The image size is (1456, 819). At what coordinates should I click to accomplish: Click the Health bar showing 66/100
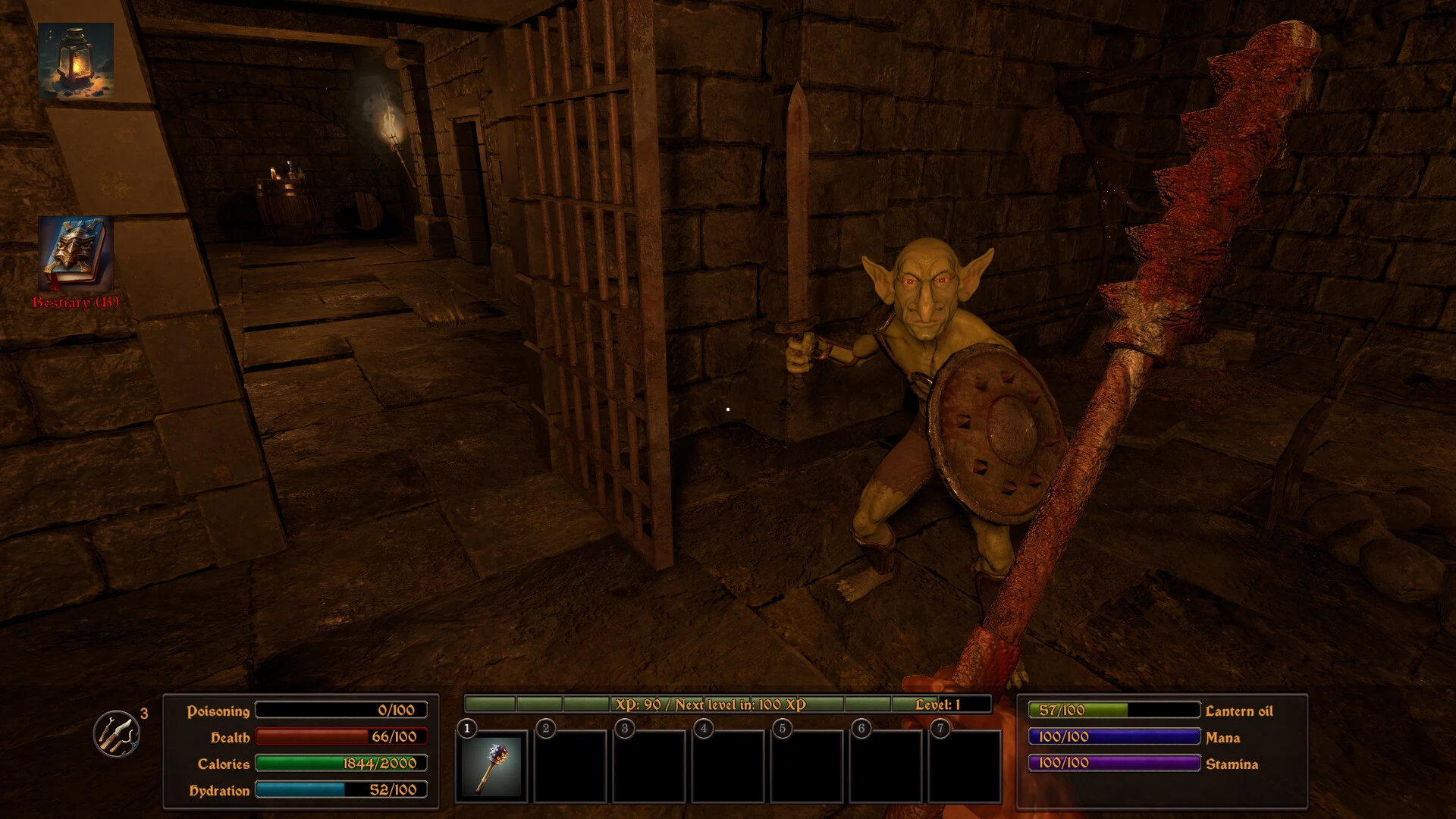(x=340, y=736)
